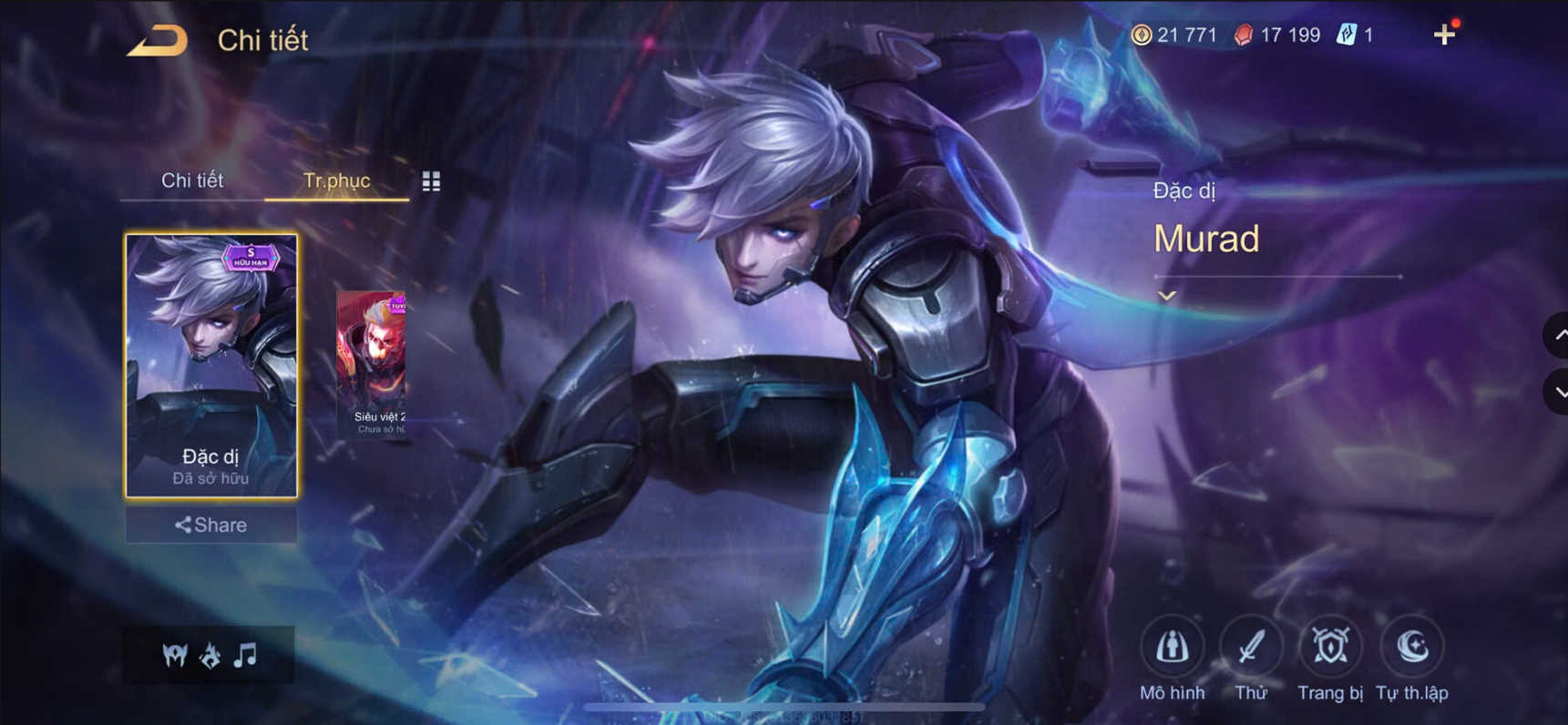Switch to the Chi tiết tab
The height and width of the screenshot is (725, 1568).
pyautogui.click(x=192, y=180)
